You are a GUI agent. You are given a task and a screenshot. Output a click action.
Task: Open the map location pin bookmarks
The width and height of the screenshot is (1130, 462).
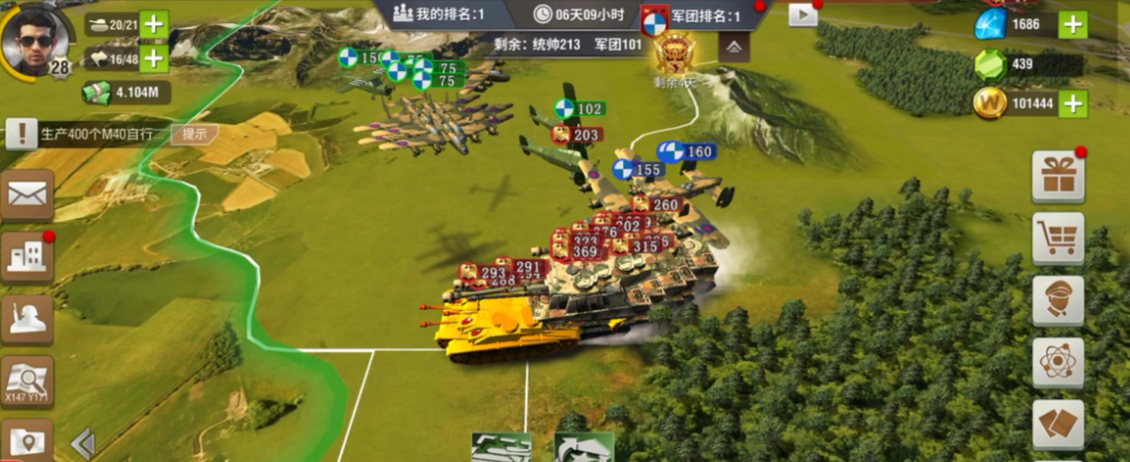click(27, 441)
